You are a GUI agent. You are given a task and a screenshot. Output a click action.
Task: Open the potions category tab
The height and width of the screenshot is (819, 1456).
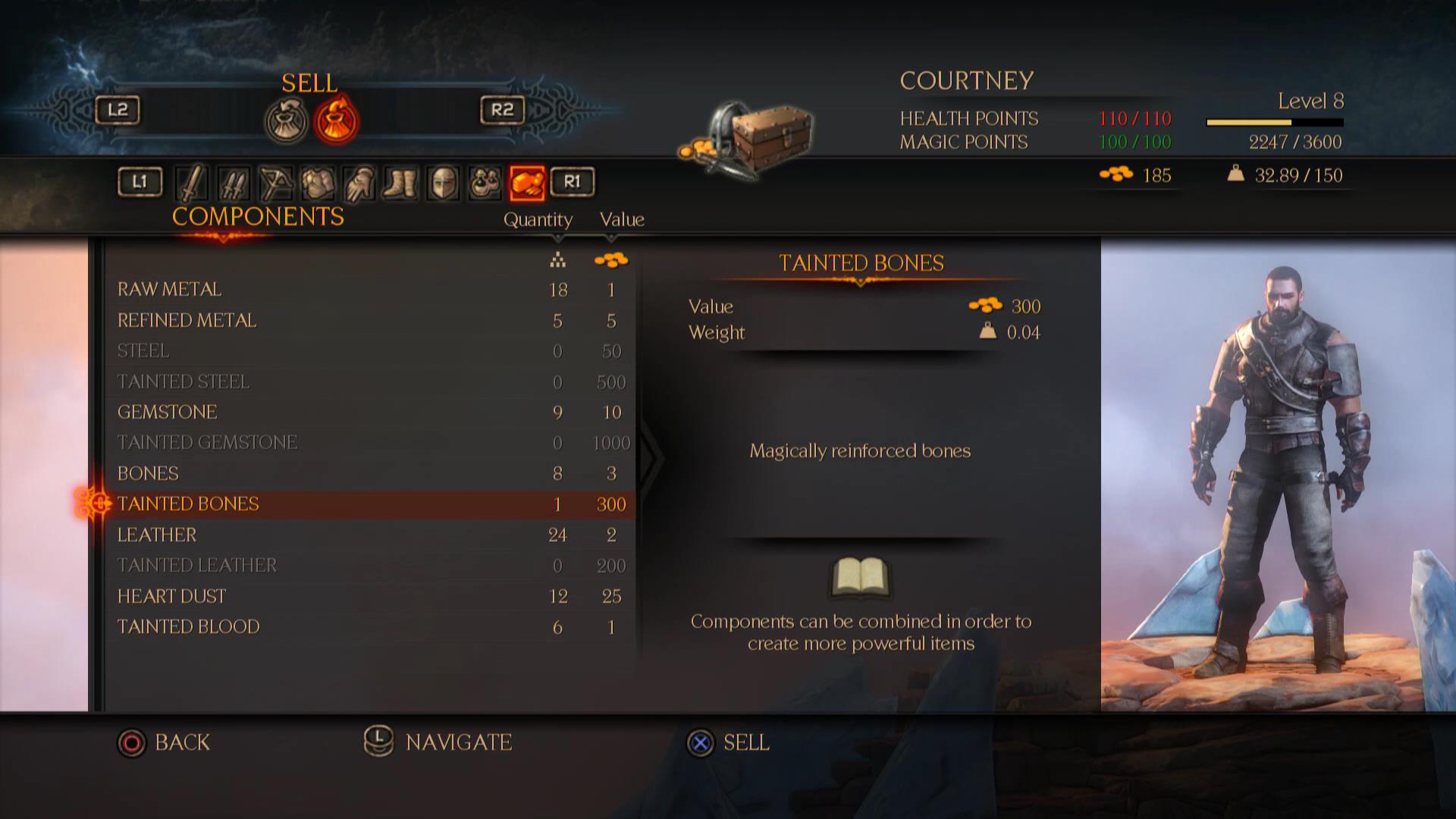tap(485, 183)
